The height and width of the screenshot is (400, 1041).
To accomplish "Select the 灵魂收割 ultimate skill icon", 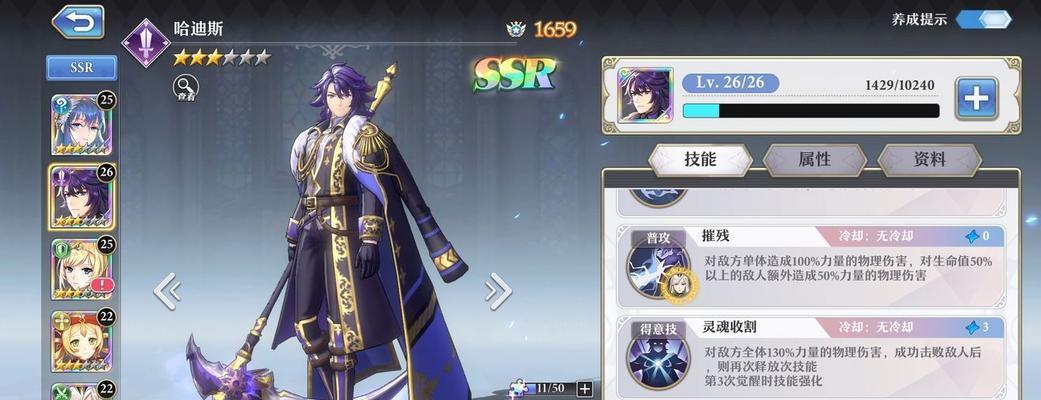I will pos(655,355).
